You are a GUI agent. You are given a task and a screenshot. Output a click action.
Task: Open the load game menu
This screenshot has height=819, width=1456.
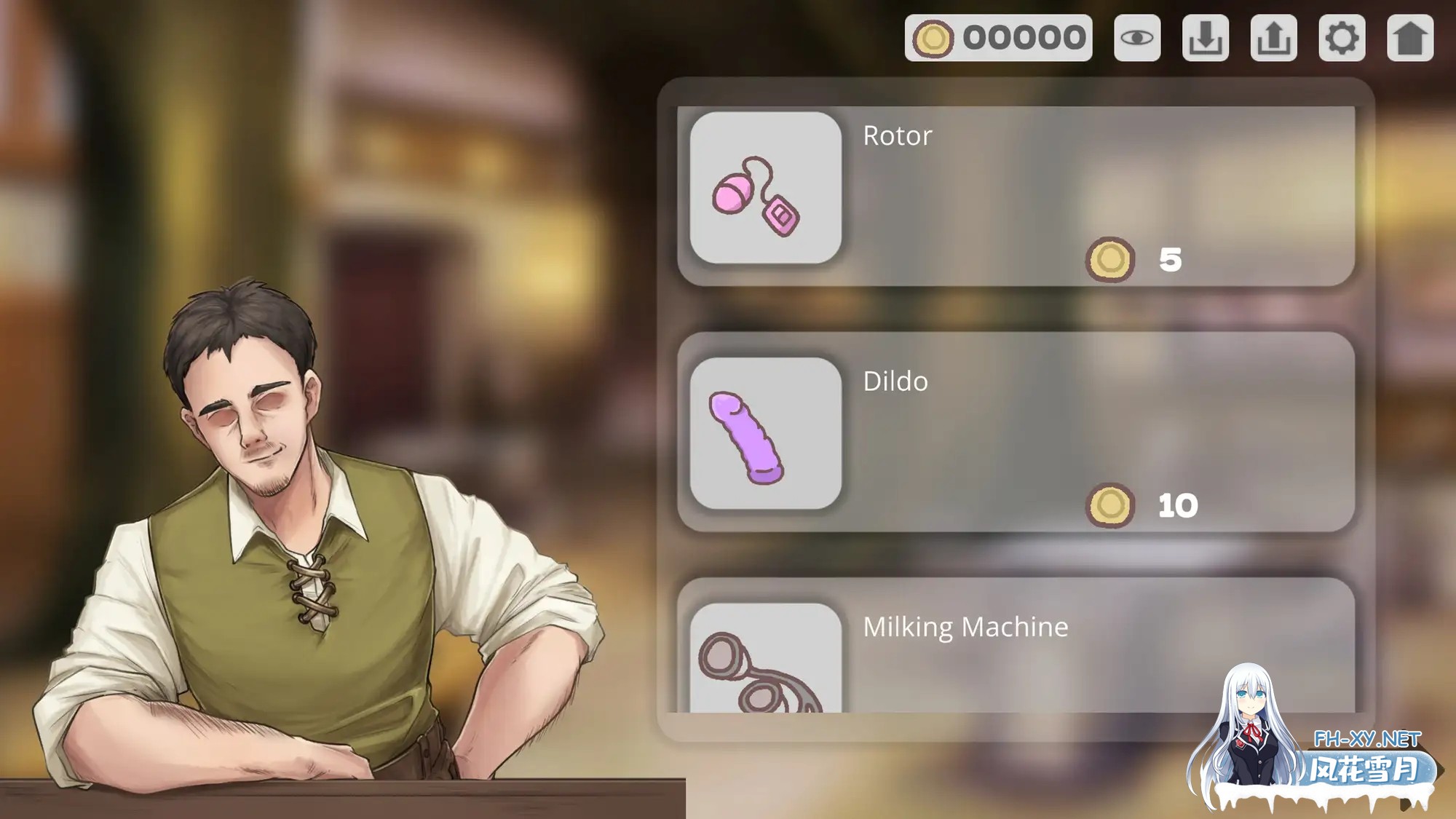coord(1273,38)
